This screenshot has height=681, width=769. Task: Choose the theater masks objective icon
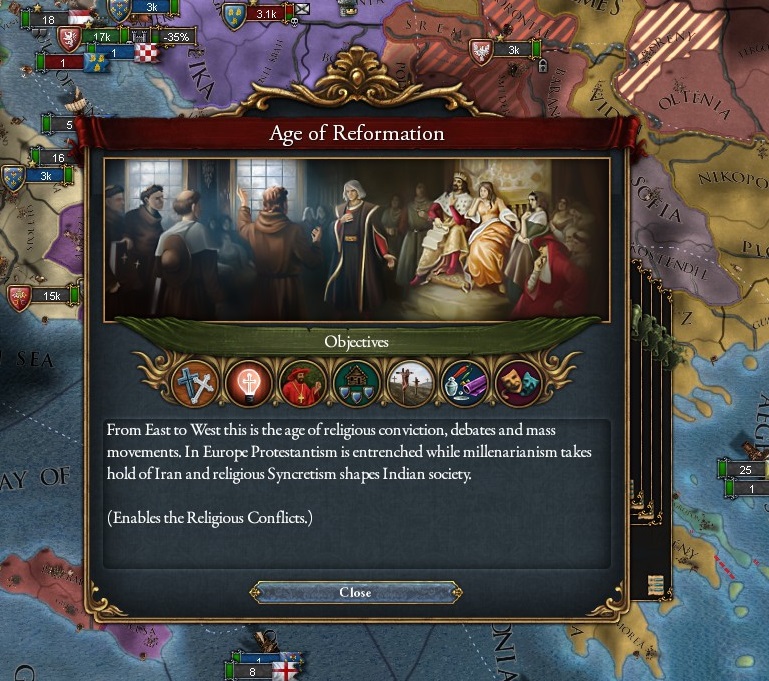(x=518, y=383)
